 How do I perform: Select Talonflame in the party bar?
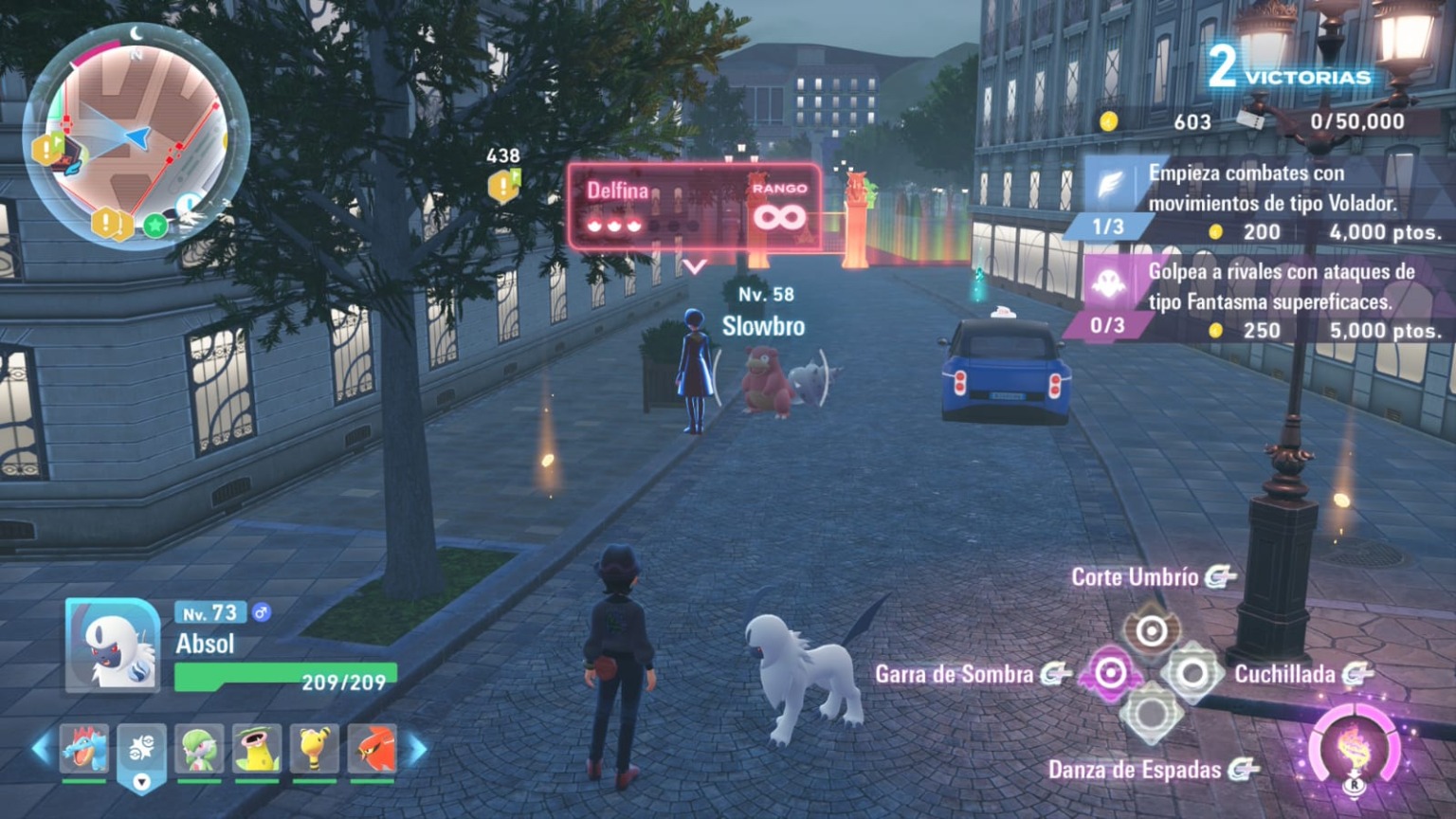373,750
